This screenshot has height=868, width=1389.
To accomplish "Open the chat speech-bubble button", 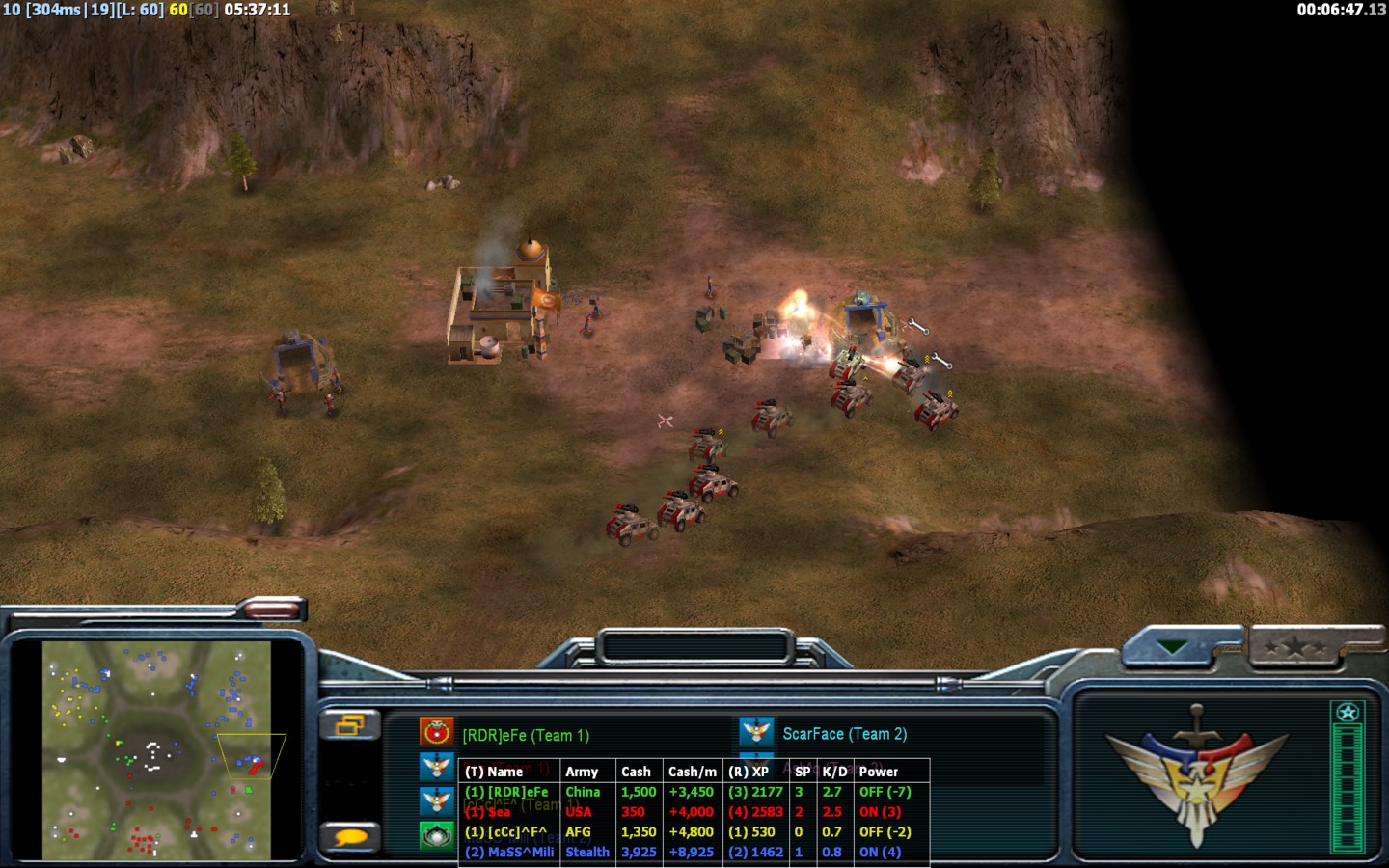I will click(349, 836).
